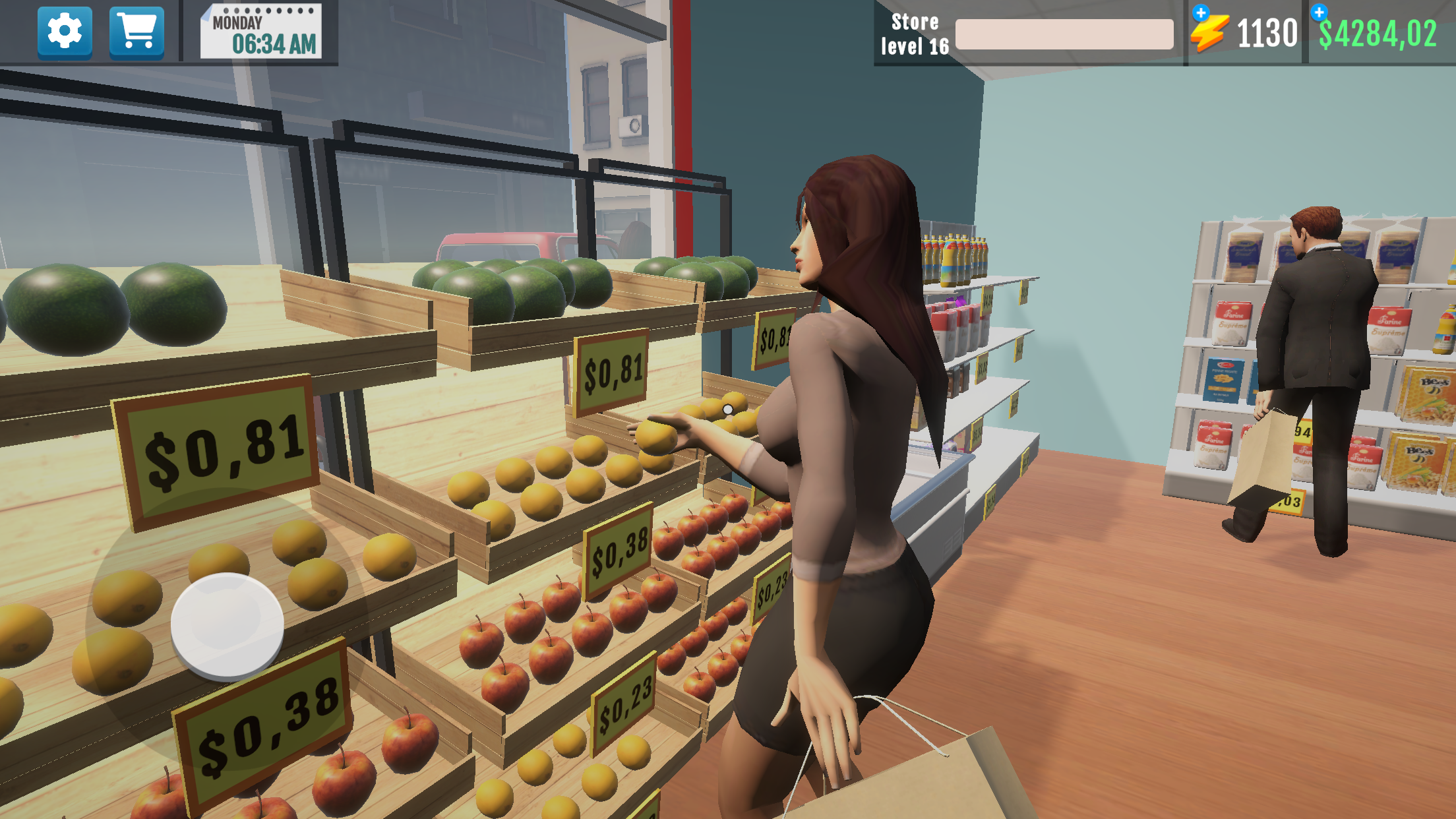
Task: Tap the Store level 16 badge
Action: pyautogui.click(x=915, y=33)
